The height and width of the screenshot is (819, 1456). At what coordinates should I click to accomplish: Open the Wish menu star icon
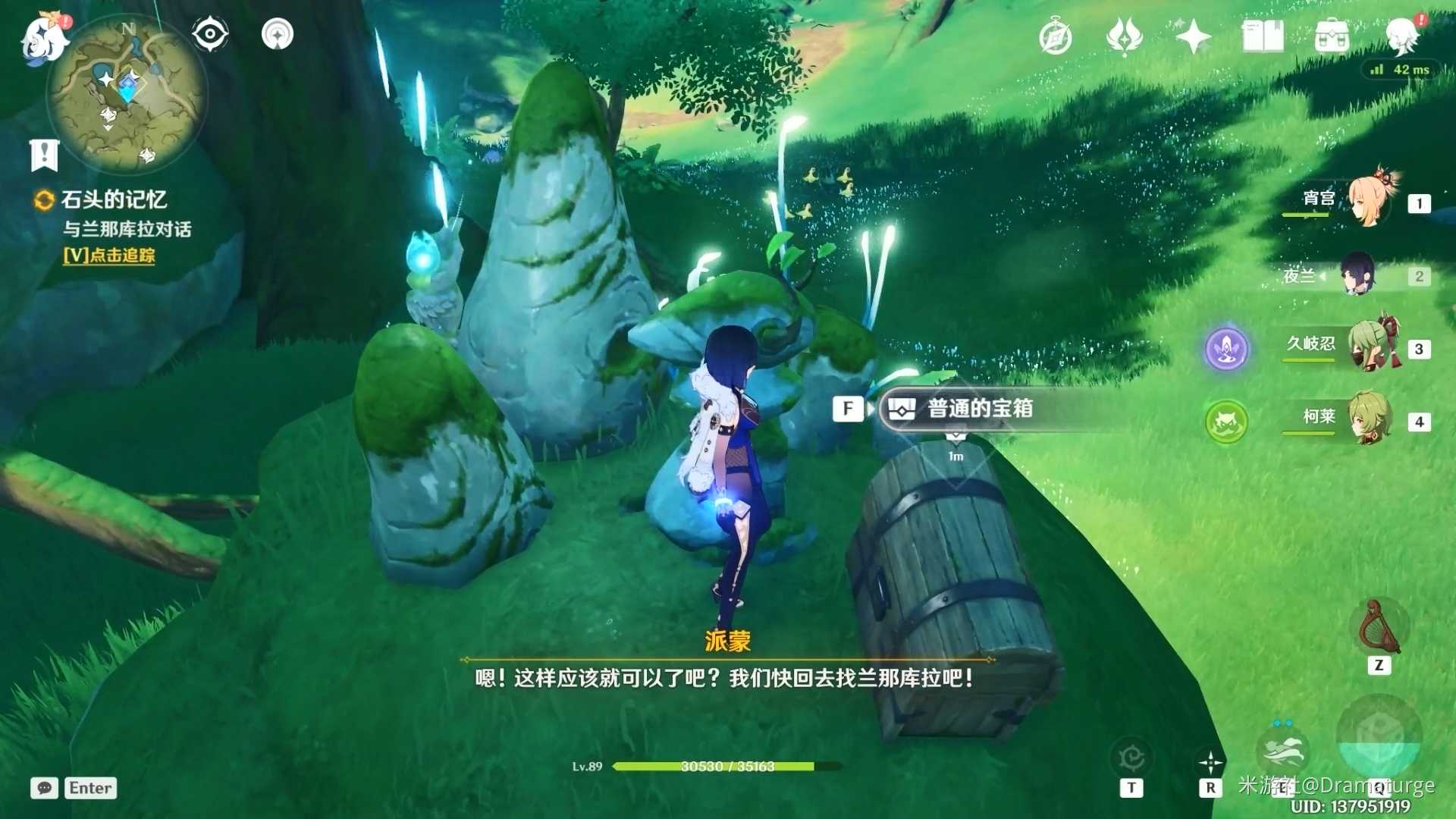[1194, 34]
